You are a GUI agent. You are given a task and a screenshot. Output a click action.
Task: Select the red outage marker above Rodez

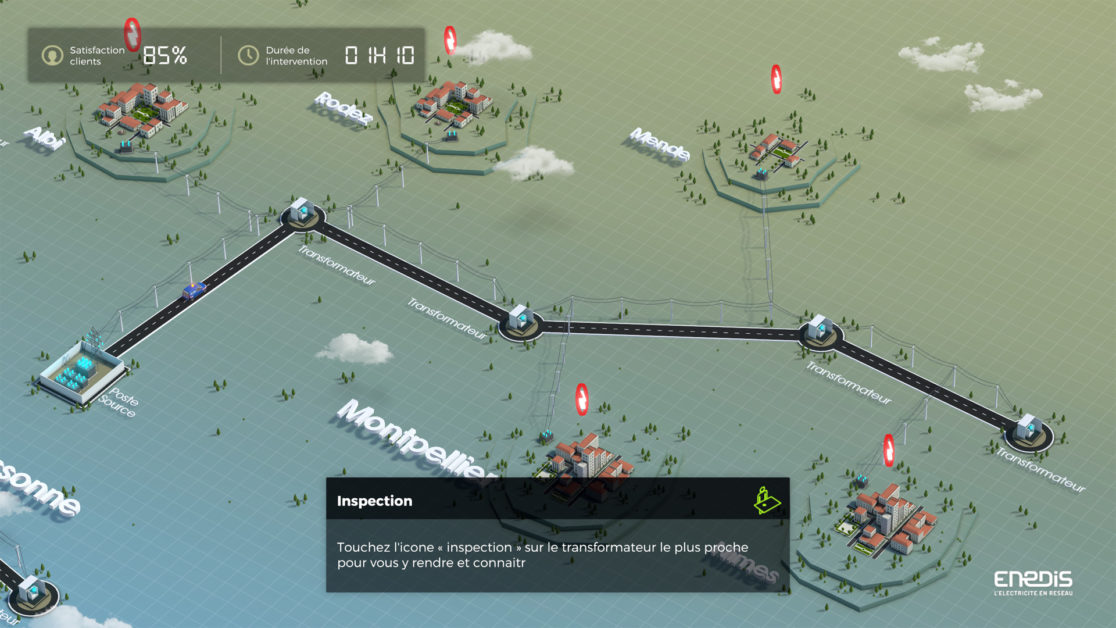click(x=450, y=40)
